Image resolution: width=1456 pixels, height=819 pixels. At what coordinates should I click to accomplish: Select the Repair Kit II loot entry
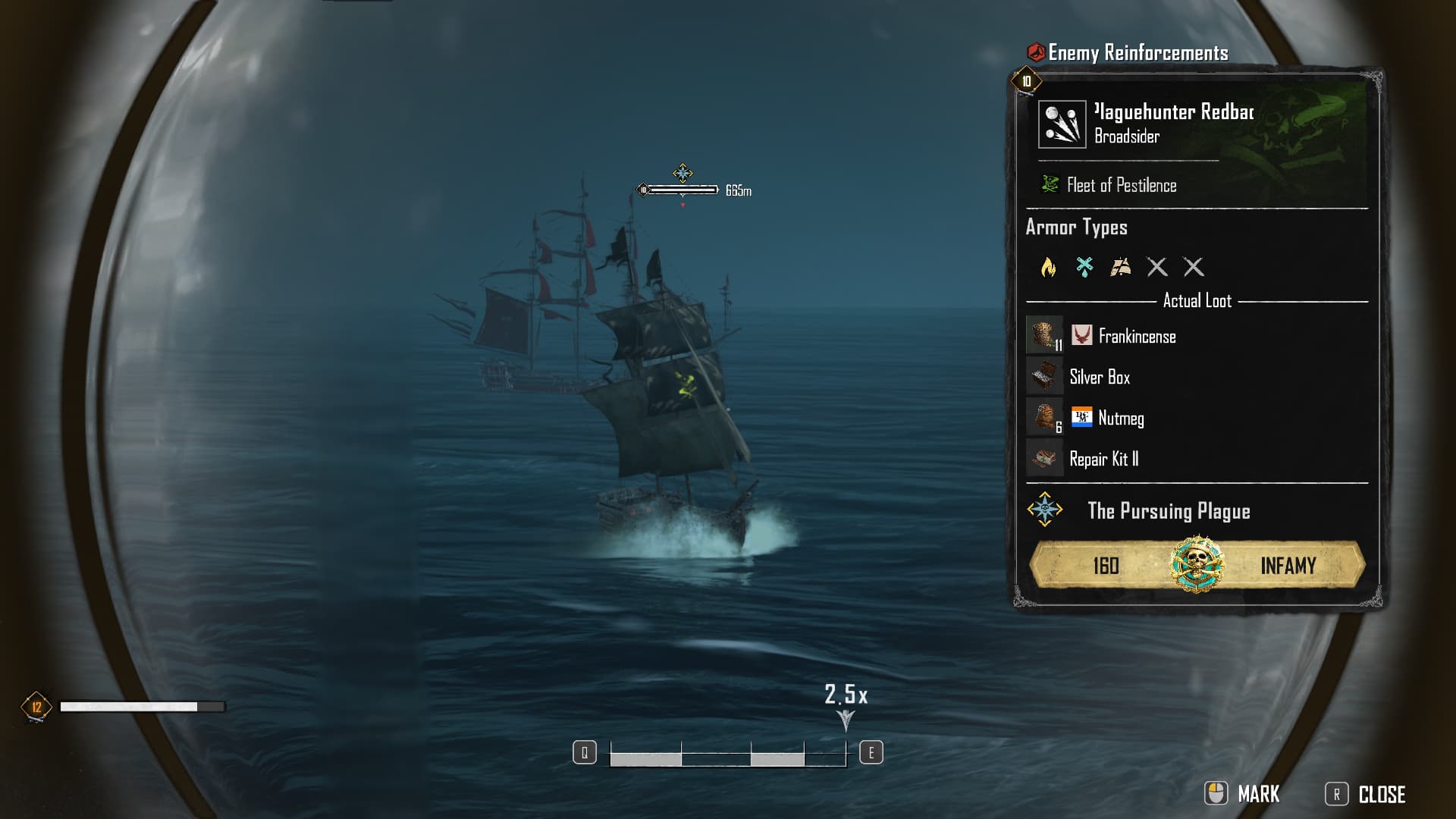click(x=1103, y=459)
